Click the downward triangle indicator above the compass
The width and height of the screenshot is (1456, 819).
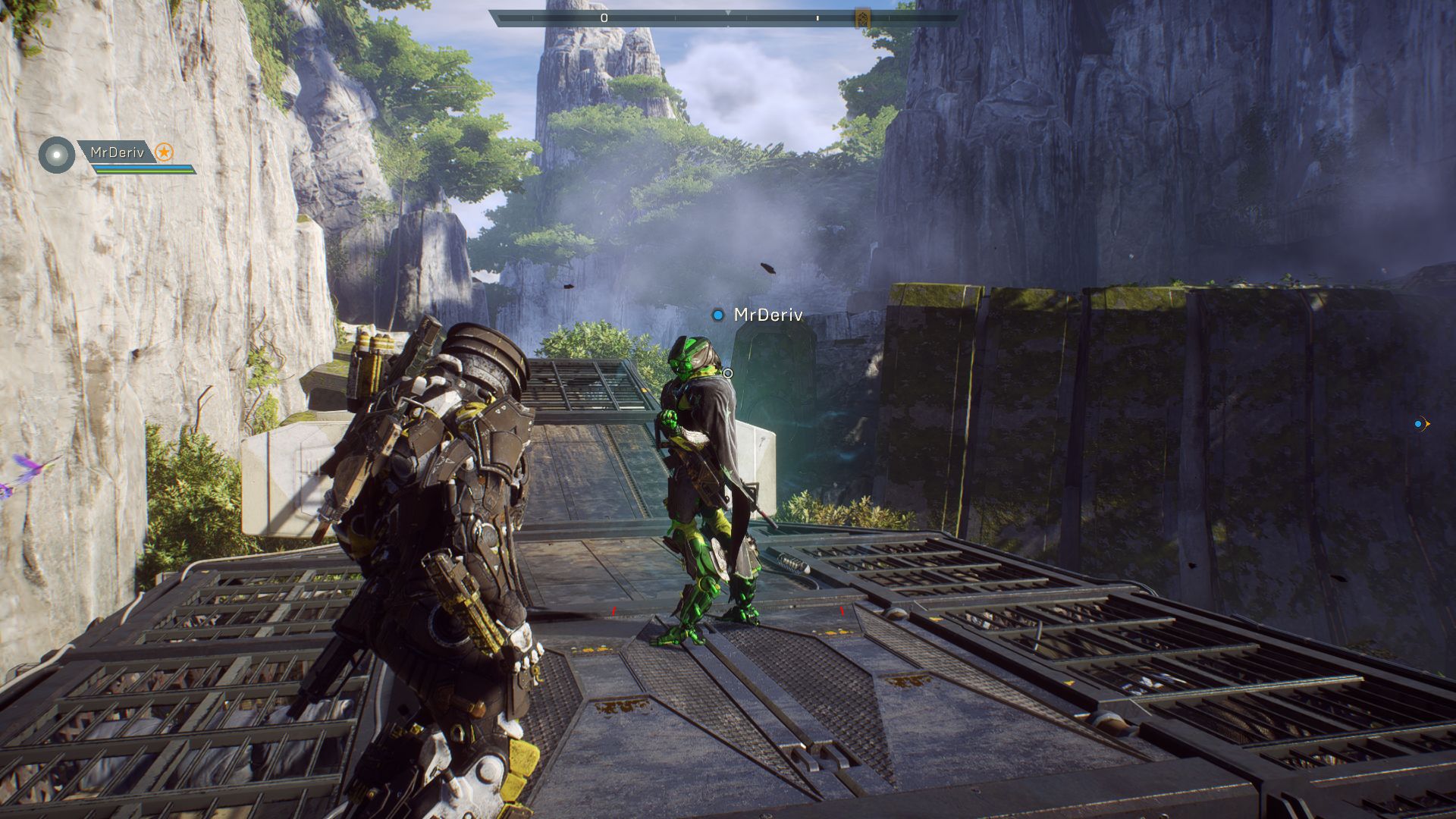(x=728, y=12)
